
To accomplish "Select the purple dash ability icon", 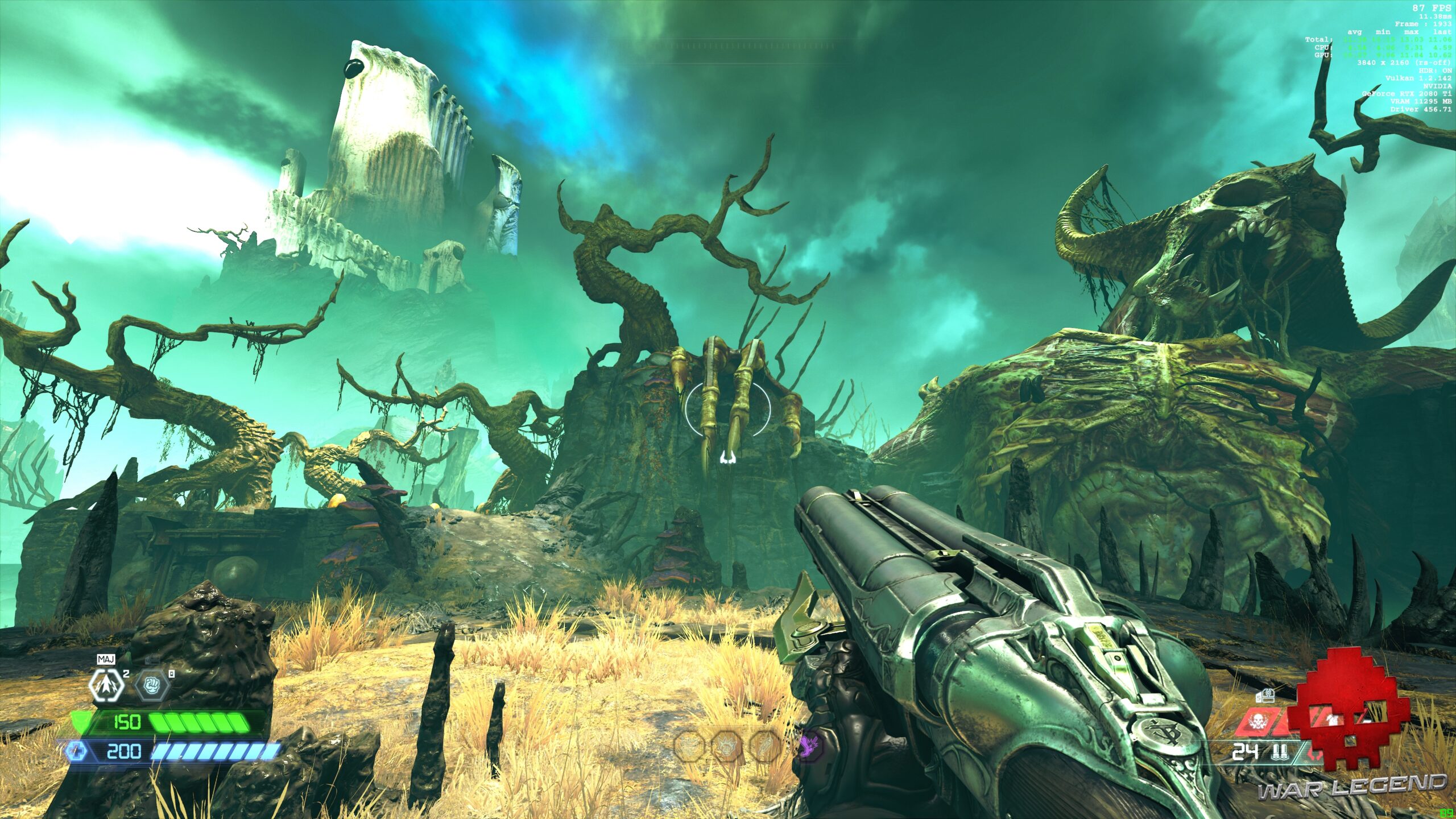I will (809, 746).
